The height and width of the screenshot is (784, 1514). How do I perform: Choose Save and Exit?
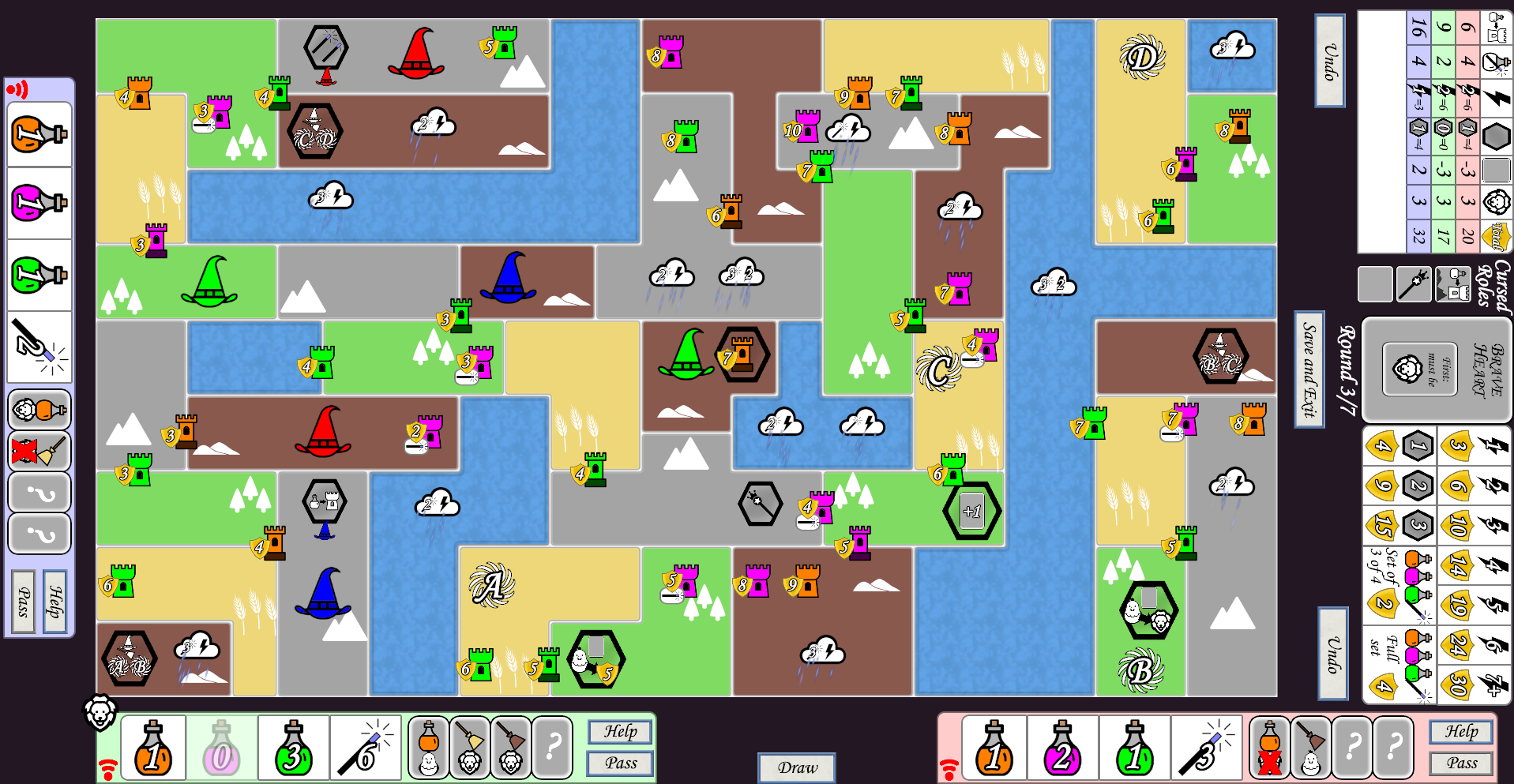1309,369
